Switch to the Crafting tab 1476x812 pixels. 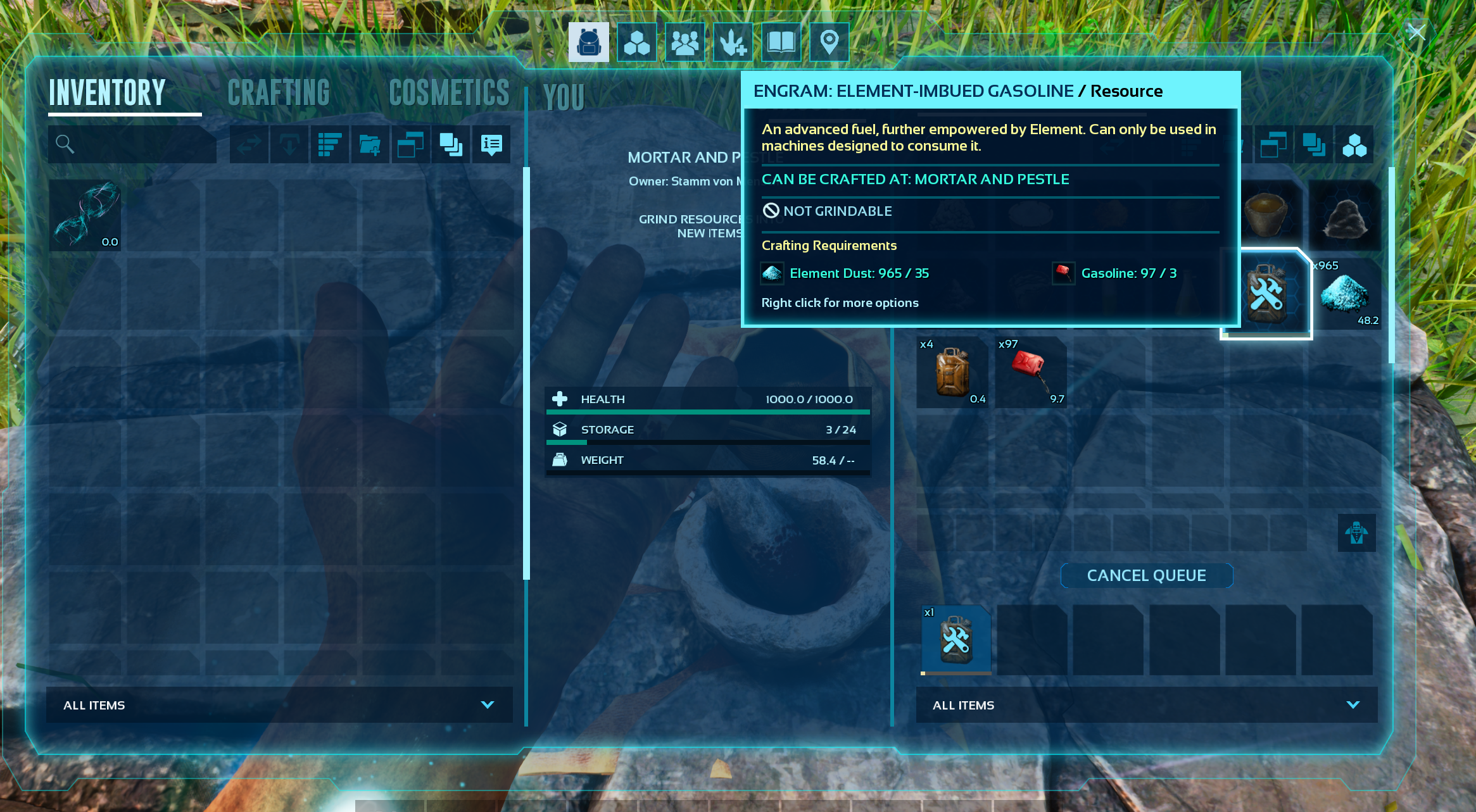279,93
